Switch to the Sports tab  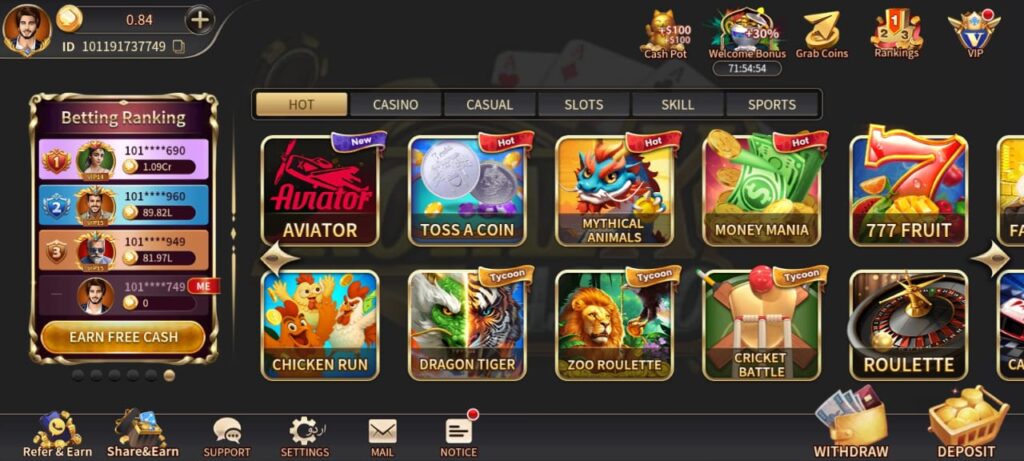point(772,104)
